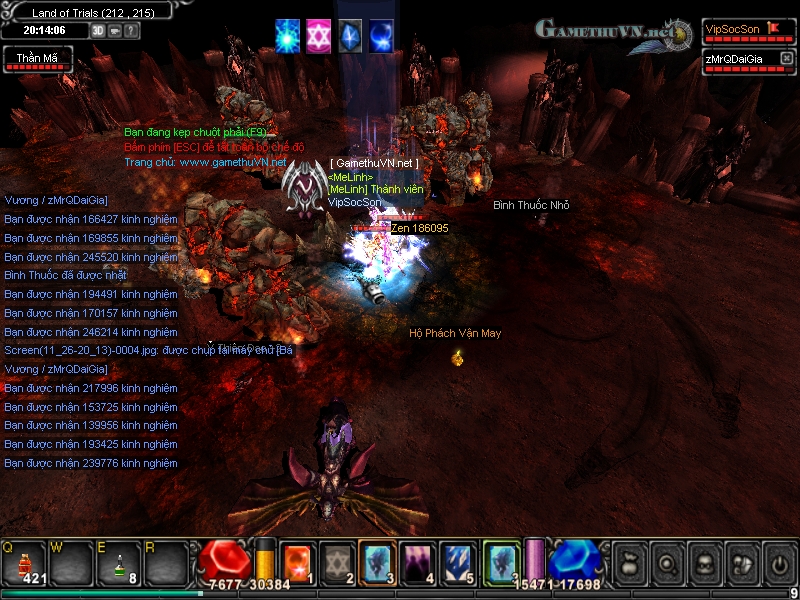Click the blue starburst buff icon
This screenshot has width=800, height=600.
pyautogui.click(x=288, y=35)
